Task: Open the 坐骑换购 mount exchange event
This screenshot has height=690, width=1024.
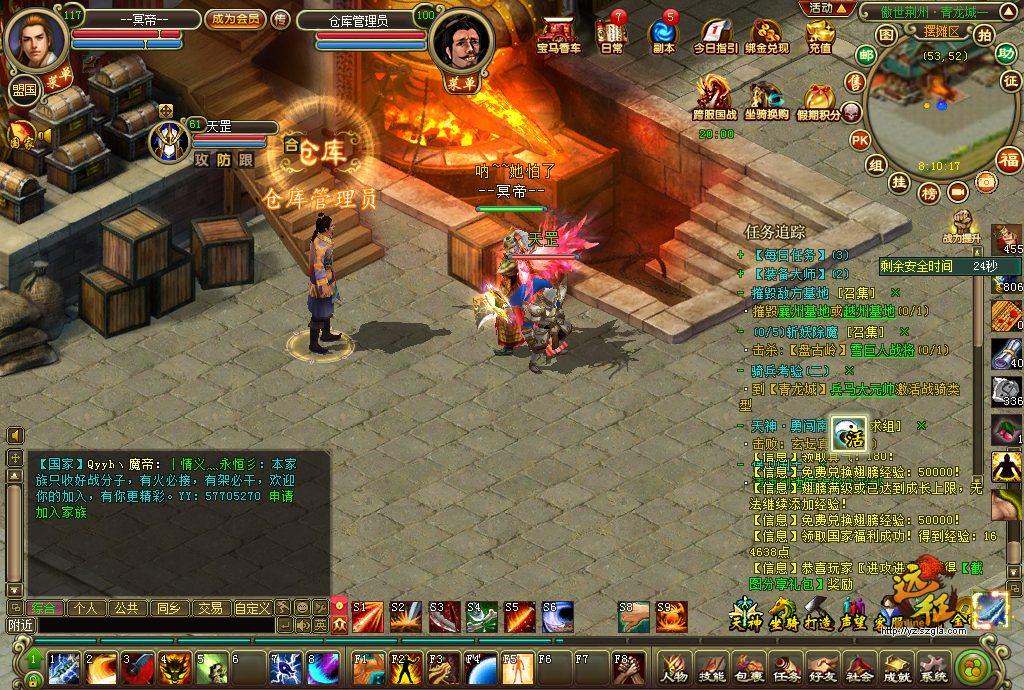Action: click(x=766, y=100)
